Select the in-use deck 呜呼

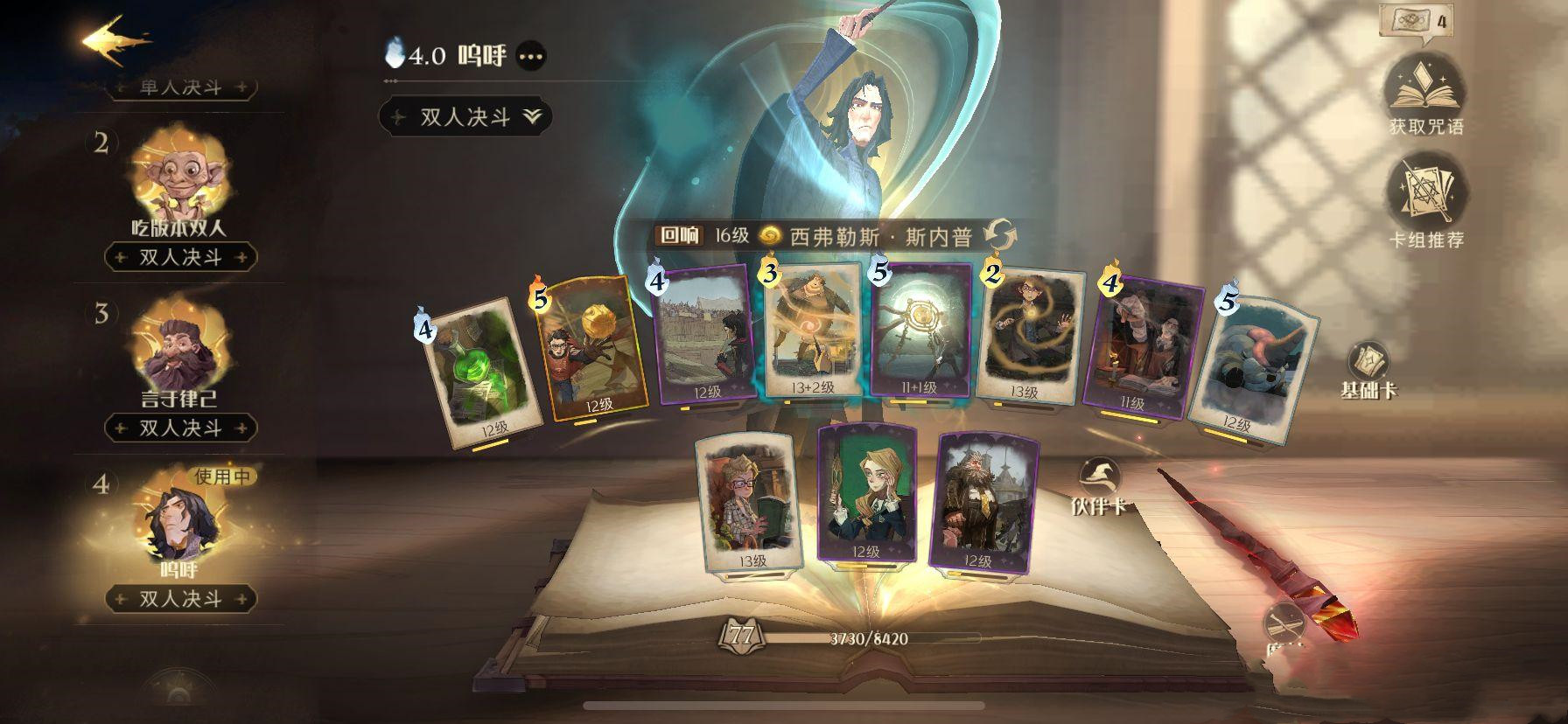(179, 525)
